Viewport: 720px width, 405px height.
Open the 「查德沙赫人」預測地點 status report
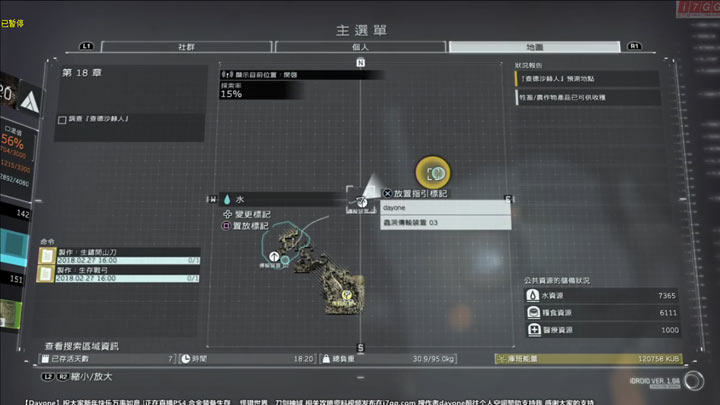tap(587, 78)
